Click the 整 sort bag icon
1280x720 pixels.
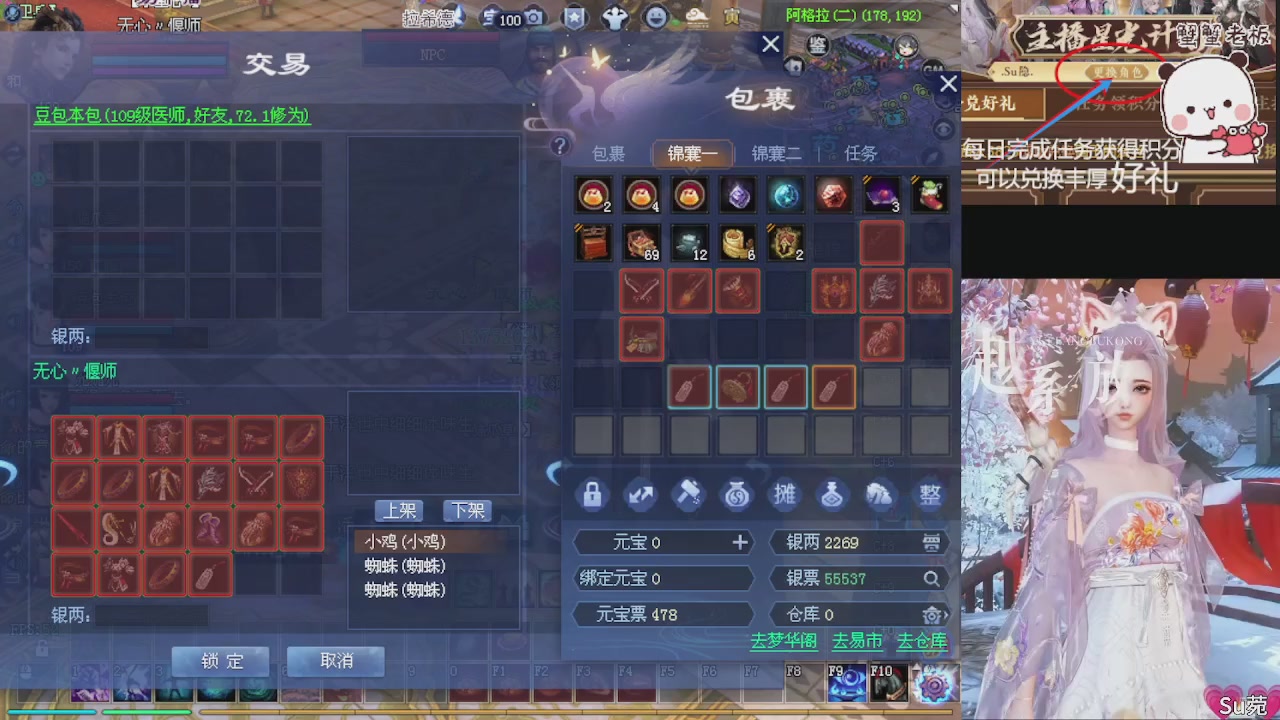pyautogui.click(x=929, y=495)
